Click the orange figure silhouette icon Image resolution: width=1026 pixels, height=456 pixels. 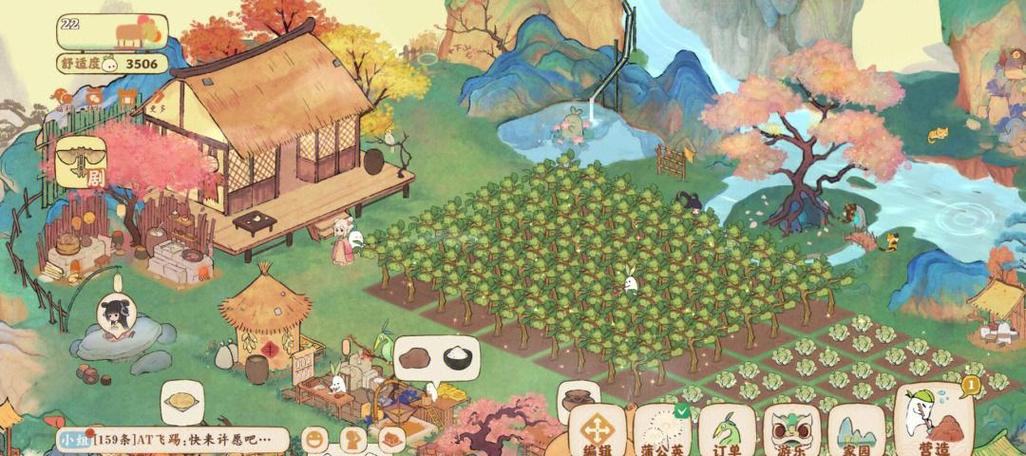pos(352,438)
